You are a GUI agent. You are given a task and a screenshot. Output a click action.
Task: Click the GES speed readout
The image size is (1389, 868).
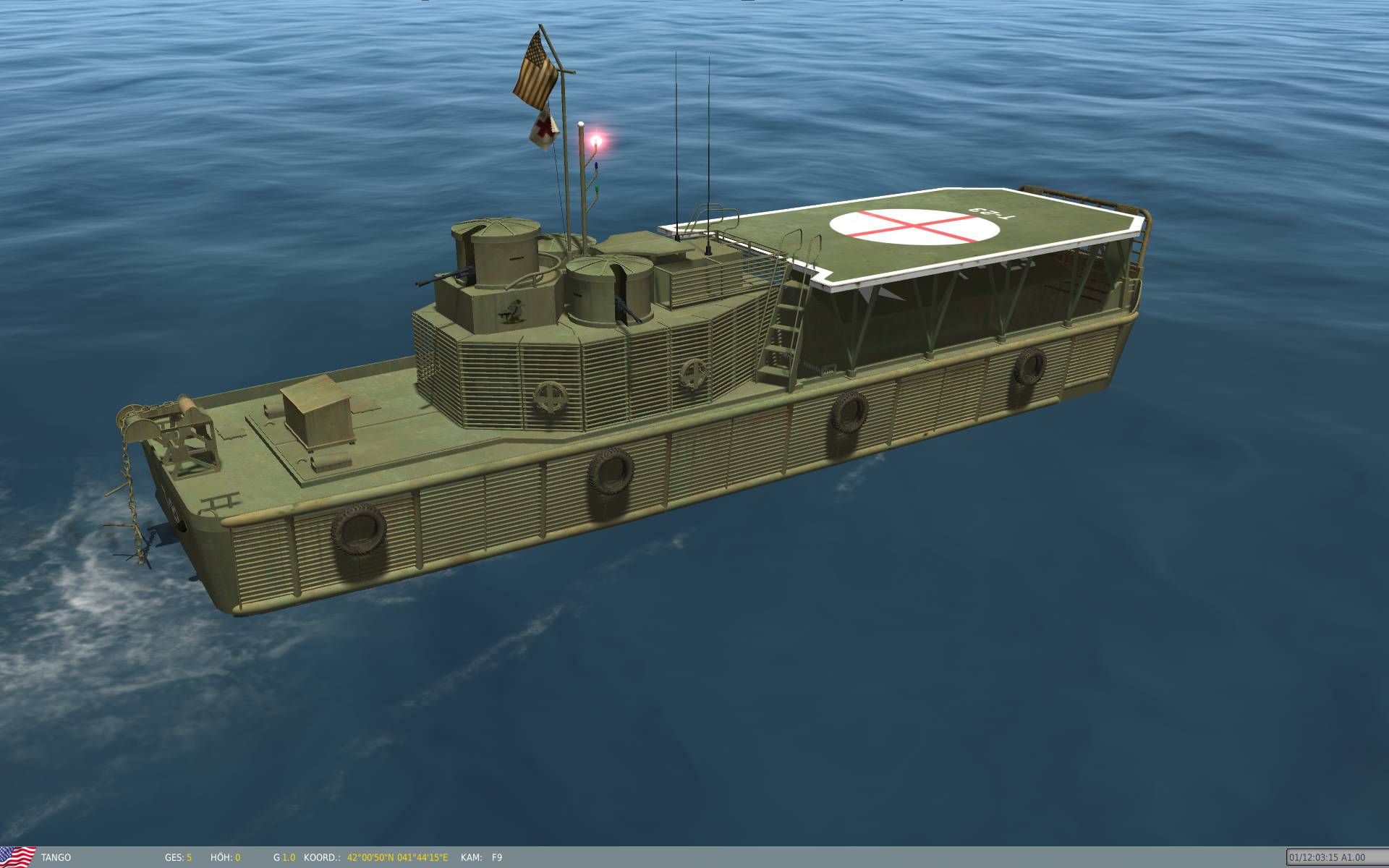177,856
